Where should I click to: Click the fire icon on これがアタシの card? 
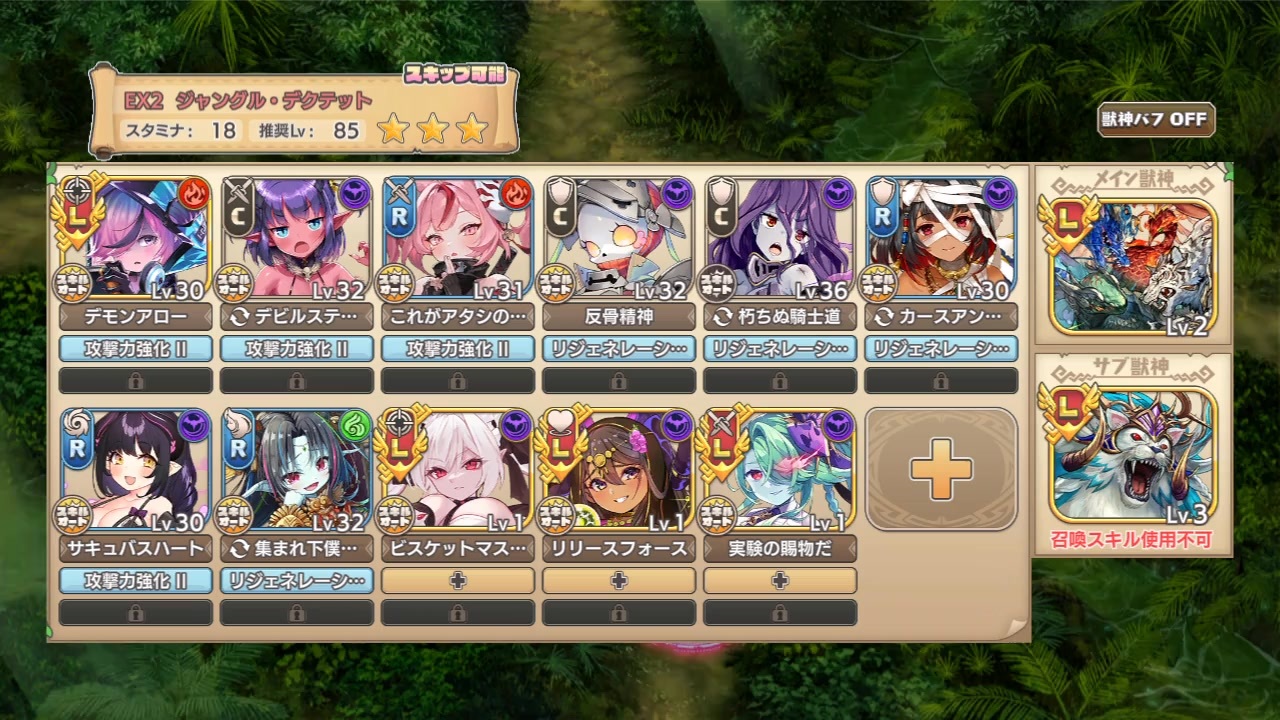[x=518, y=191]
